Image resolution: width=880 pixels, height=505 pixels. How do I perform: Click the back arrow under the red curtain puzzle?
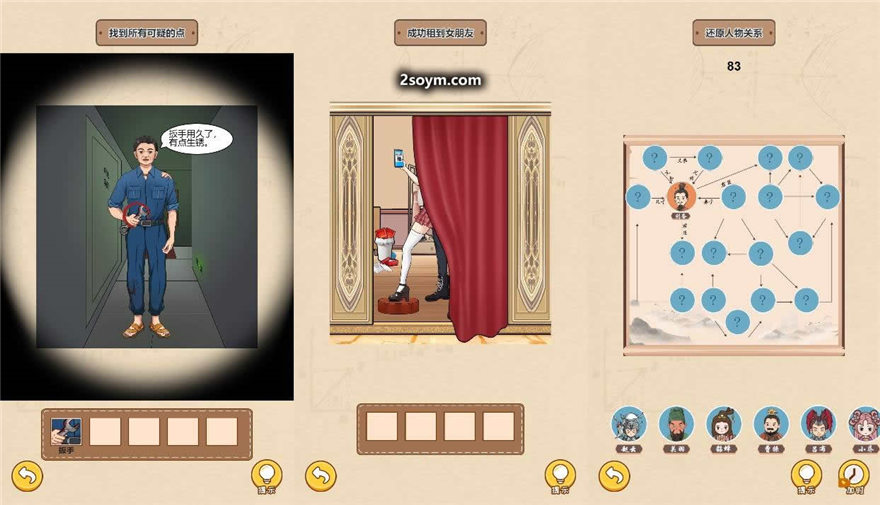point(320,476)
